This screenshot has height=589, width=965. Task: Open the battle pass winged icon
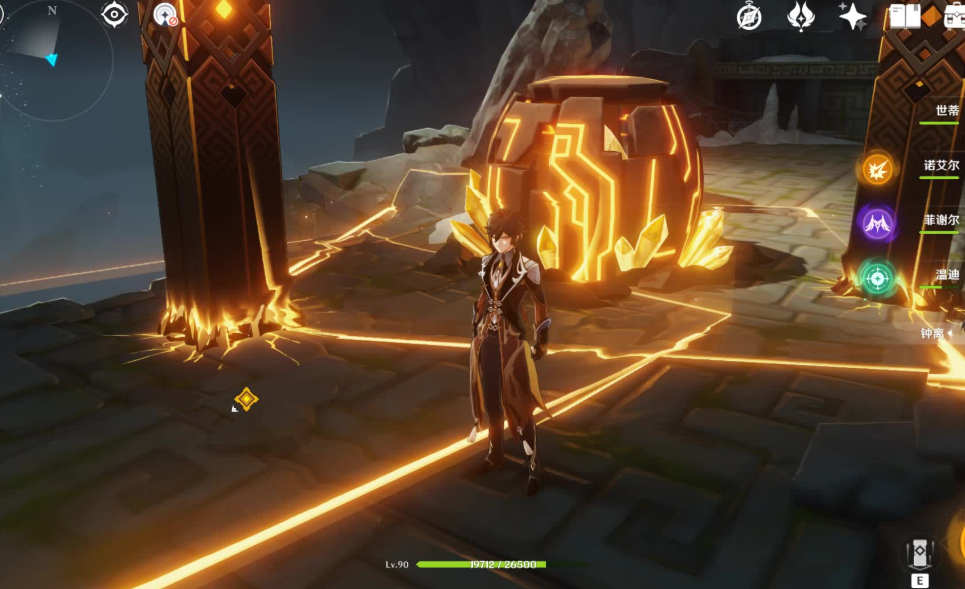(801, 16)
